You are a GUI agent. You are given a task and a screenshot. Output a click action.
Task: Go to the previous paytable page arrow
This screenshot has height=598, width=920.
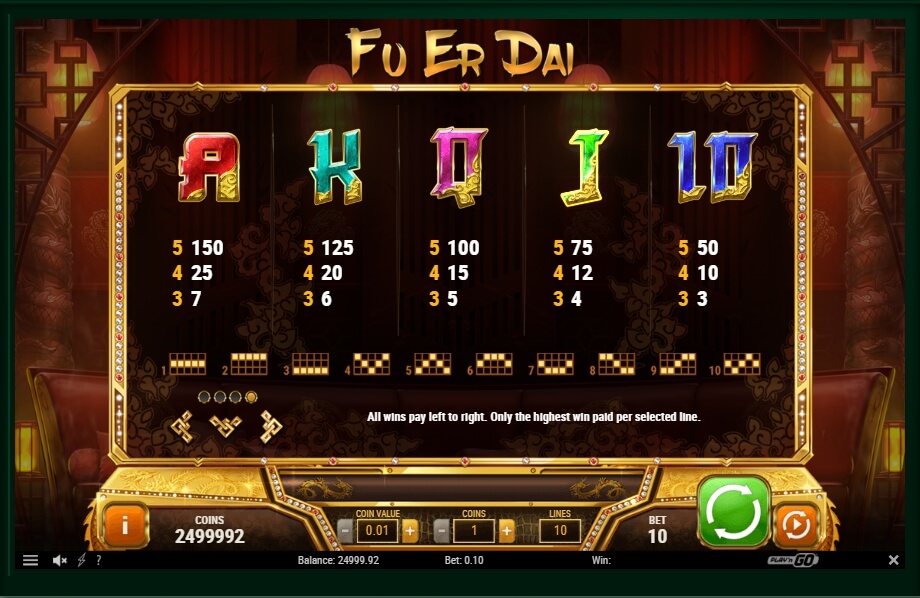click(181, 427)
